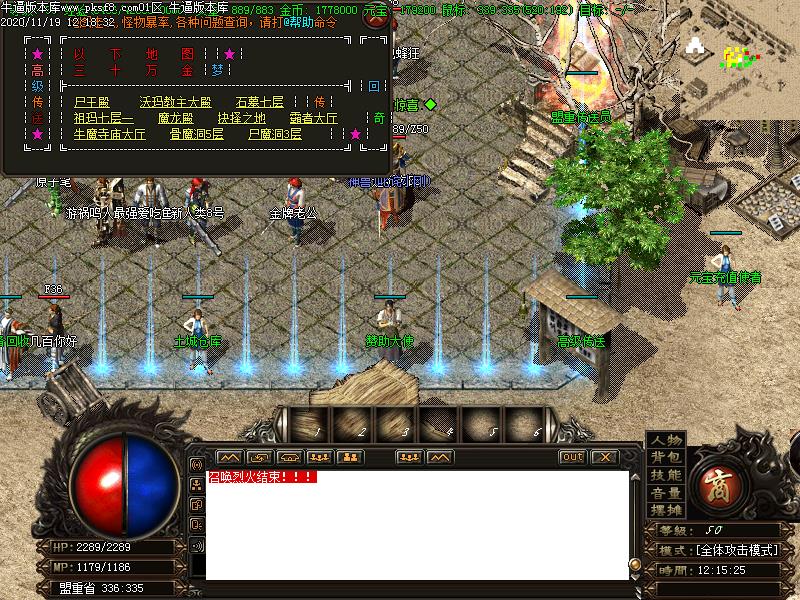Go to 抉择之地
This screenshot has height=600, width=800.
pyautogui.click(x=242, y=118)
